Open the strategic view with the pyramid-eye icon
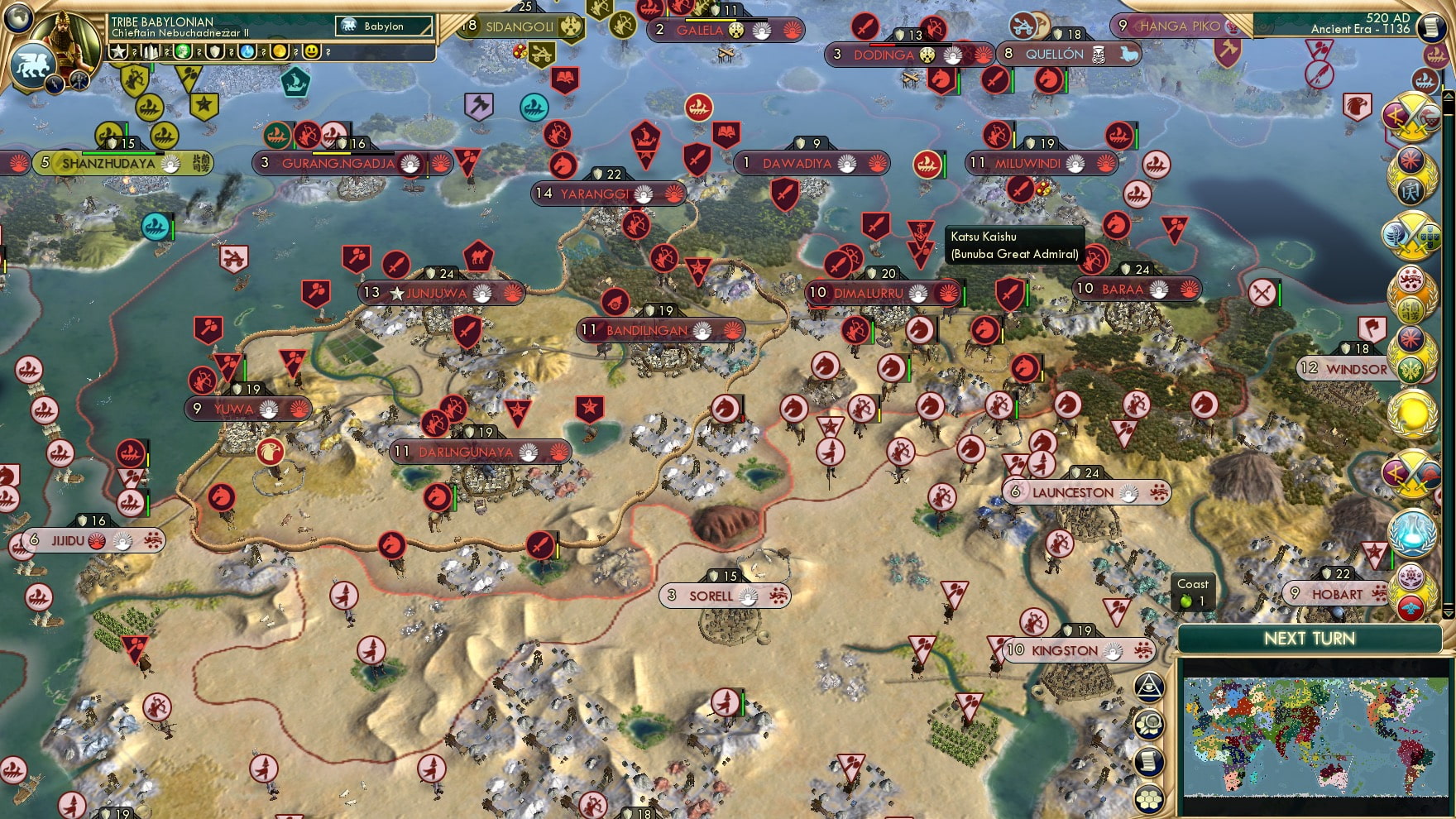 1150,686
